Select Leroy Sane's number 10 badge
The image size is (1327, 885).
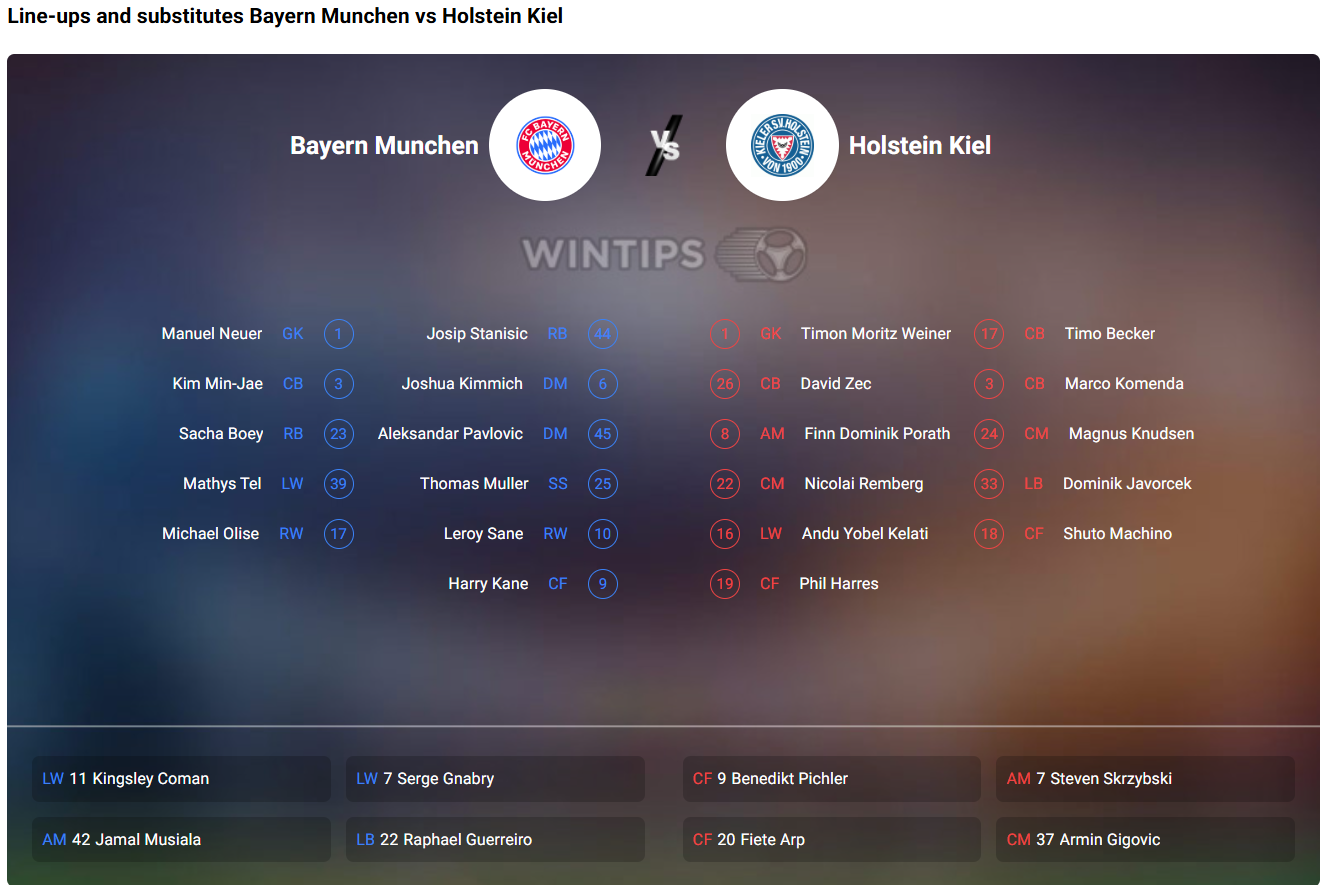[x=603, y=534]
